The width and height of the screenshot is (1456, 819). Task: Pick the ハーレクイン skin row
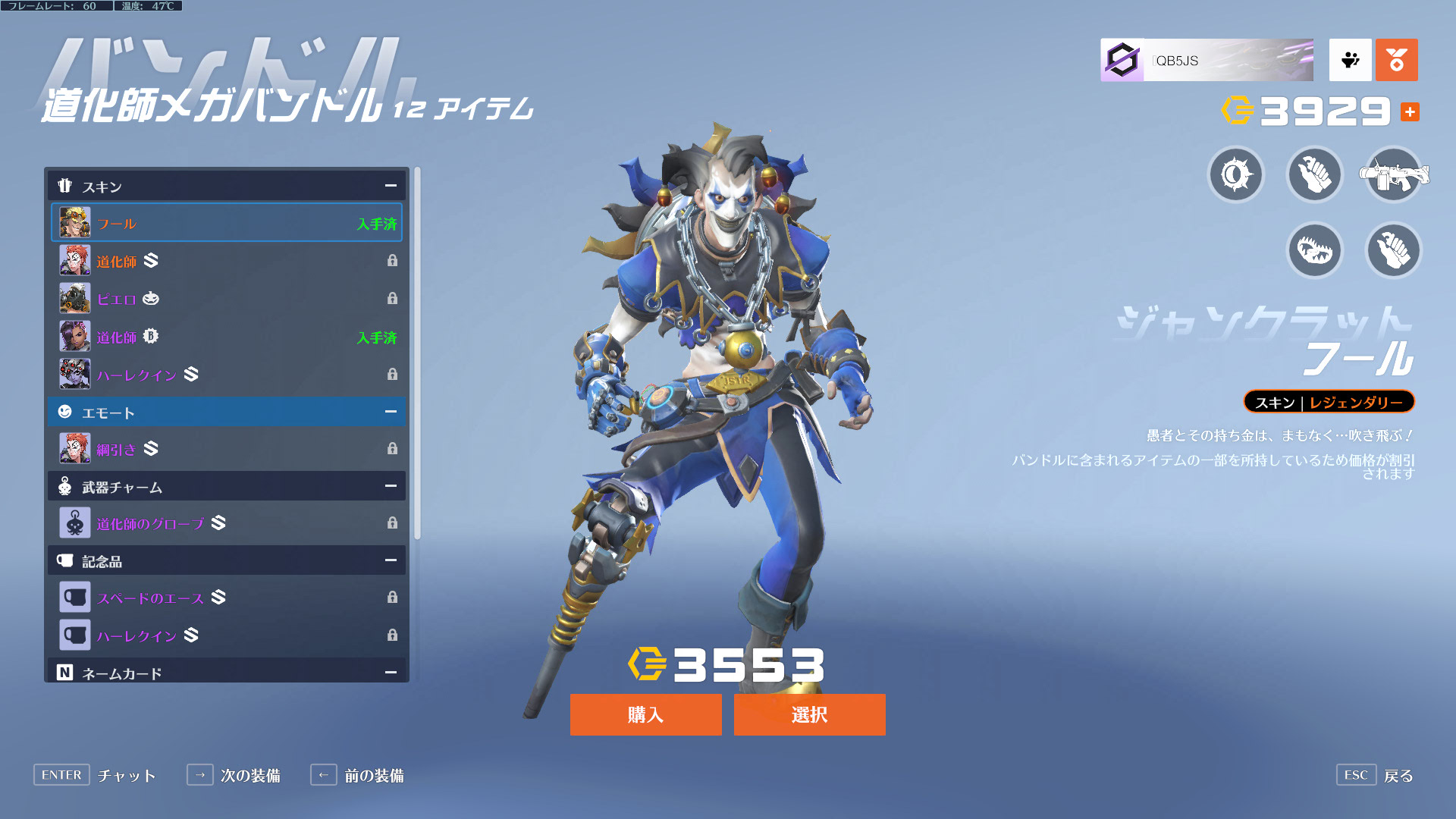(227, 375)
